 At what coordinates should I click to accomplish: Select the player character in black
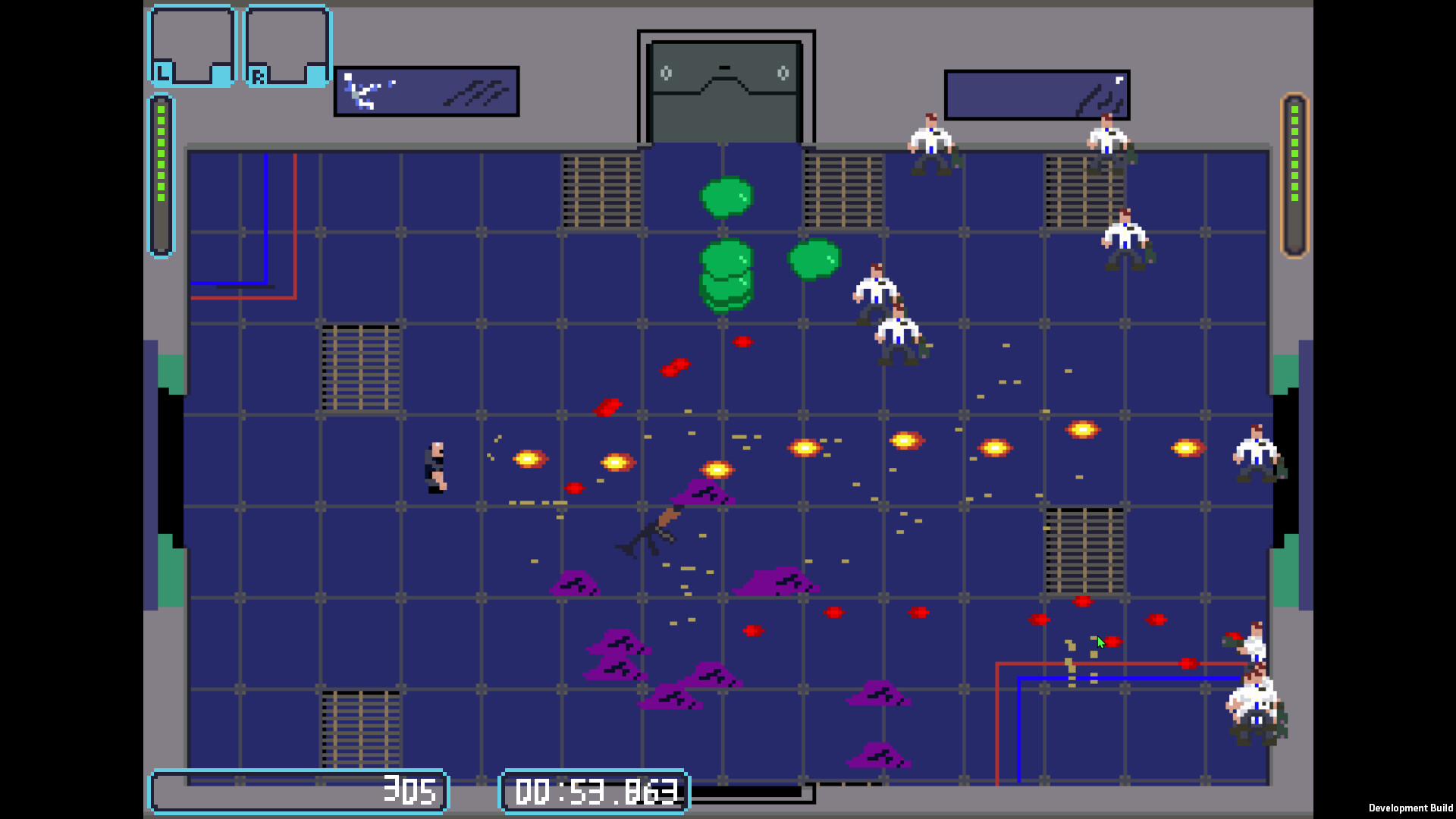pos(436,466)
